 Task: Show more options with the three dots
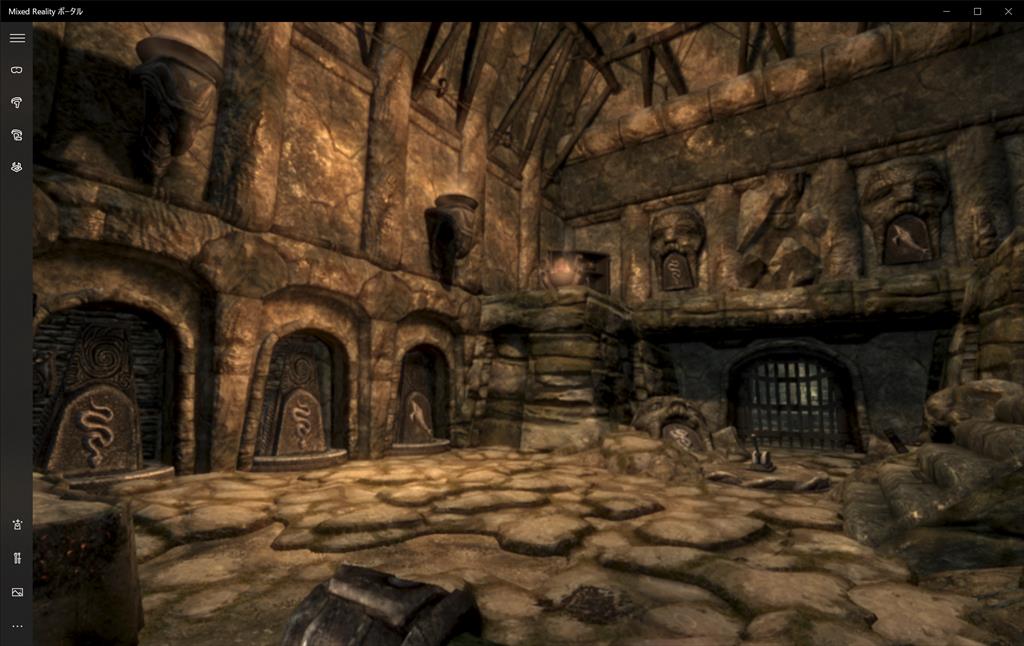(17, 626)
